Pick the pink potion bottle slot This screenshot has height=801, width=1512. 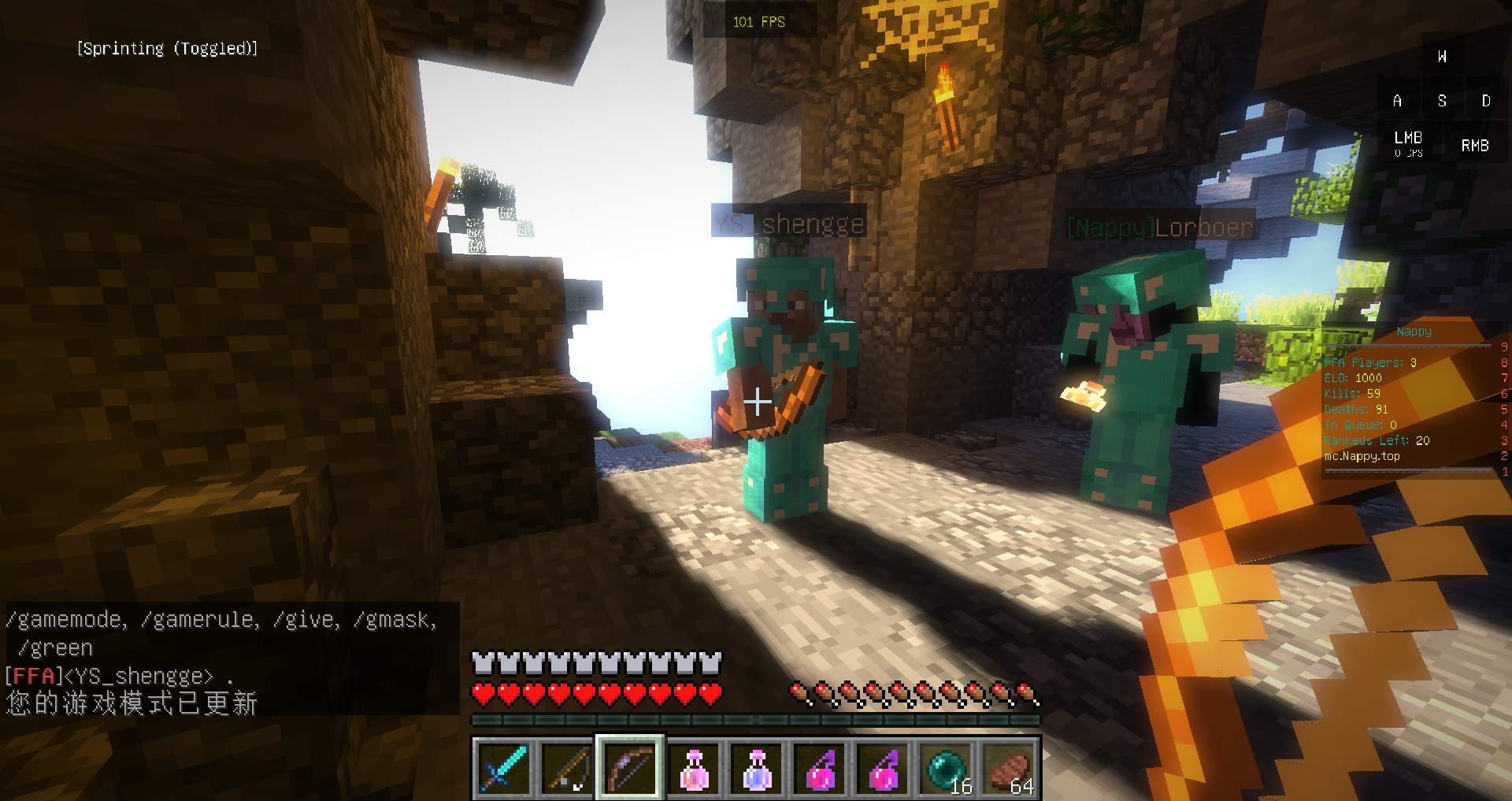[694, 768]
